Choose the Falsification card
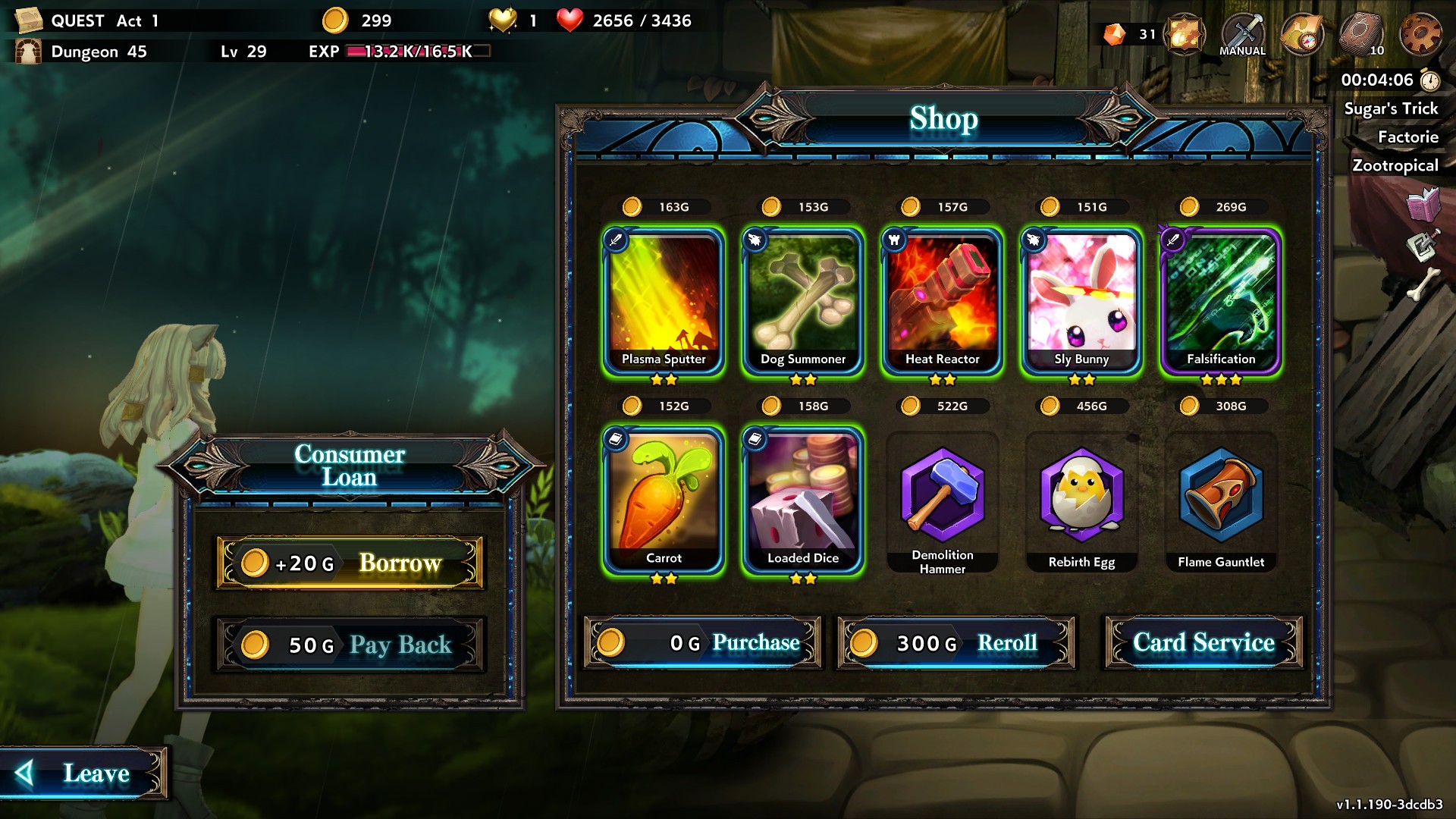The height and width of the screenshot is (819, 1456). pyautogui.click(x=1221, y=301)
